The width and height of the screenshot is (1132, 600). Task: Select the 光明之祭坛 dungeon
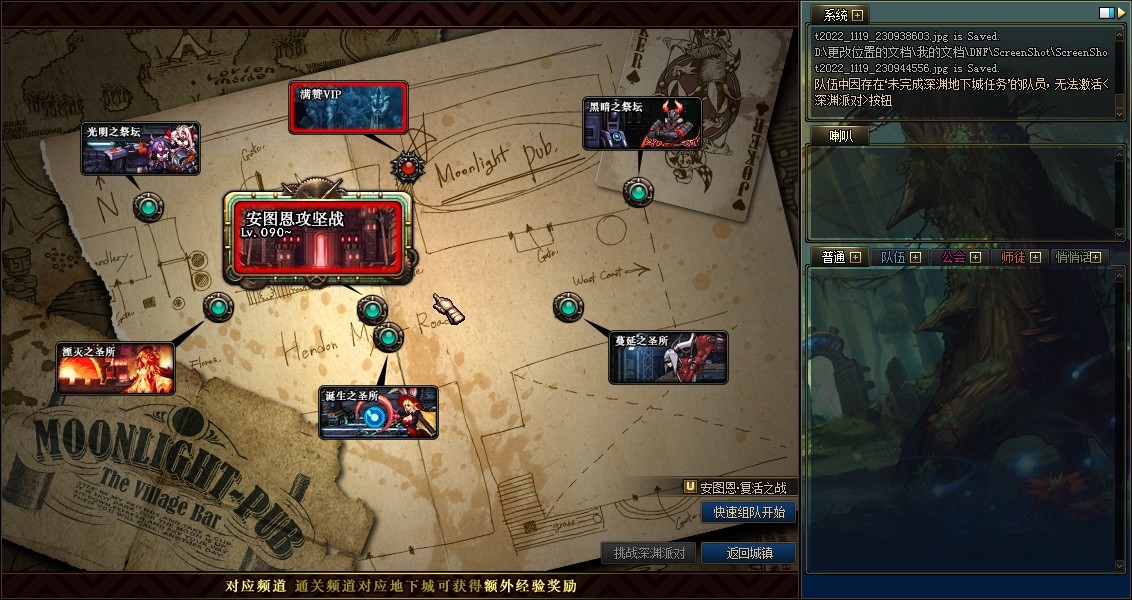coord(140,149)
